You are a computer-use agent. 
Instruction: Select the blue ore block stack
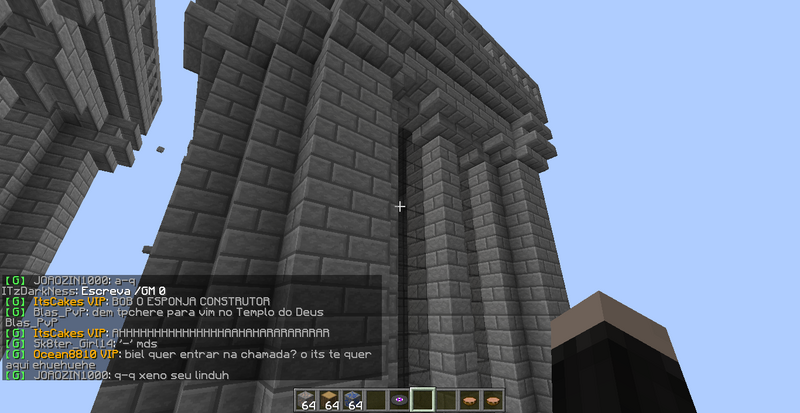click(x=354, y=400)
